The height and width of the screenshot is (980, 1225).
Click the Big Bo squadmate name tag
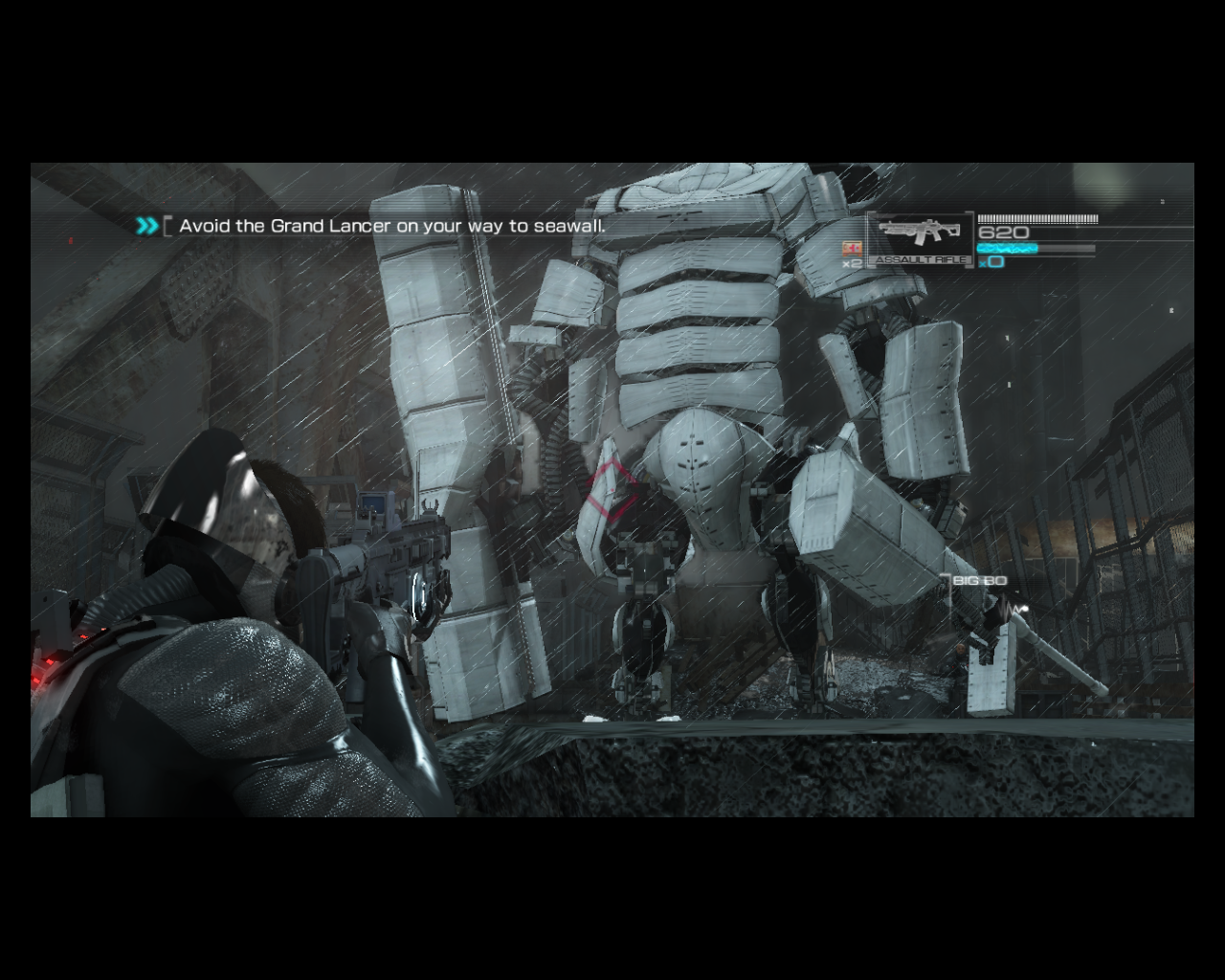tap(979, 582)
